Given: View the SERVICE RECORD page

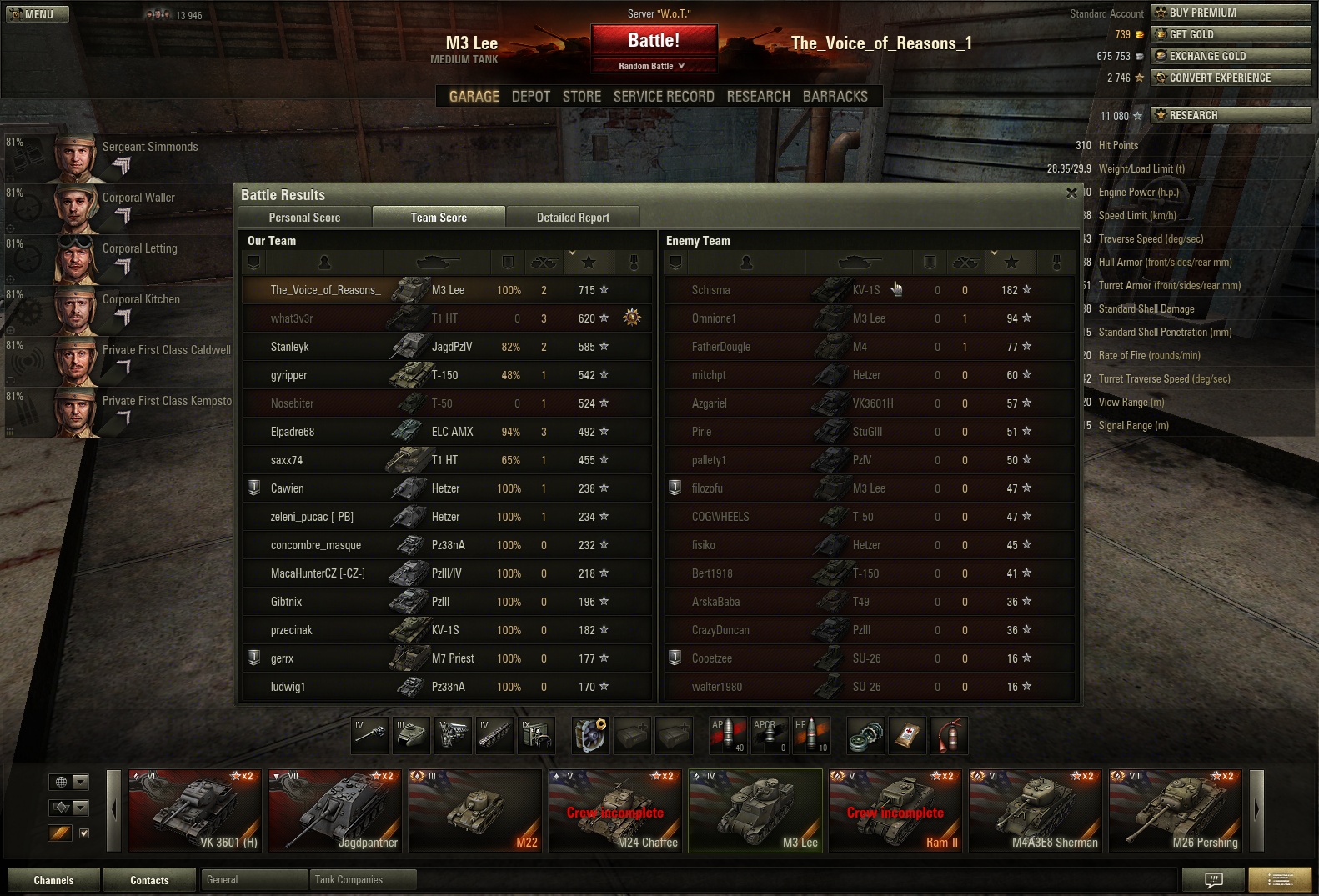Looking at the screenshot, I should tap(664, 97).
